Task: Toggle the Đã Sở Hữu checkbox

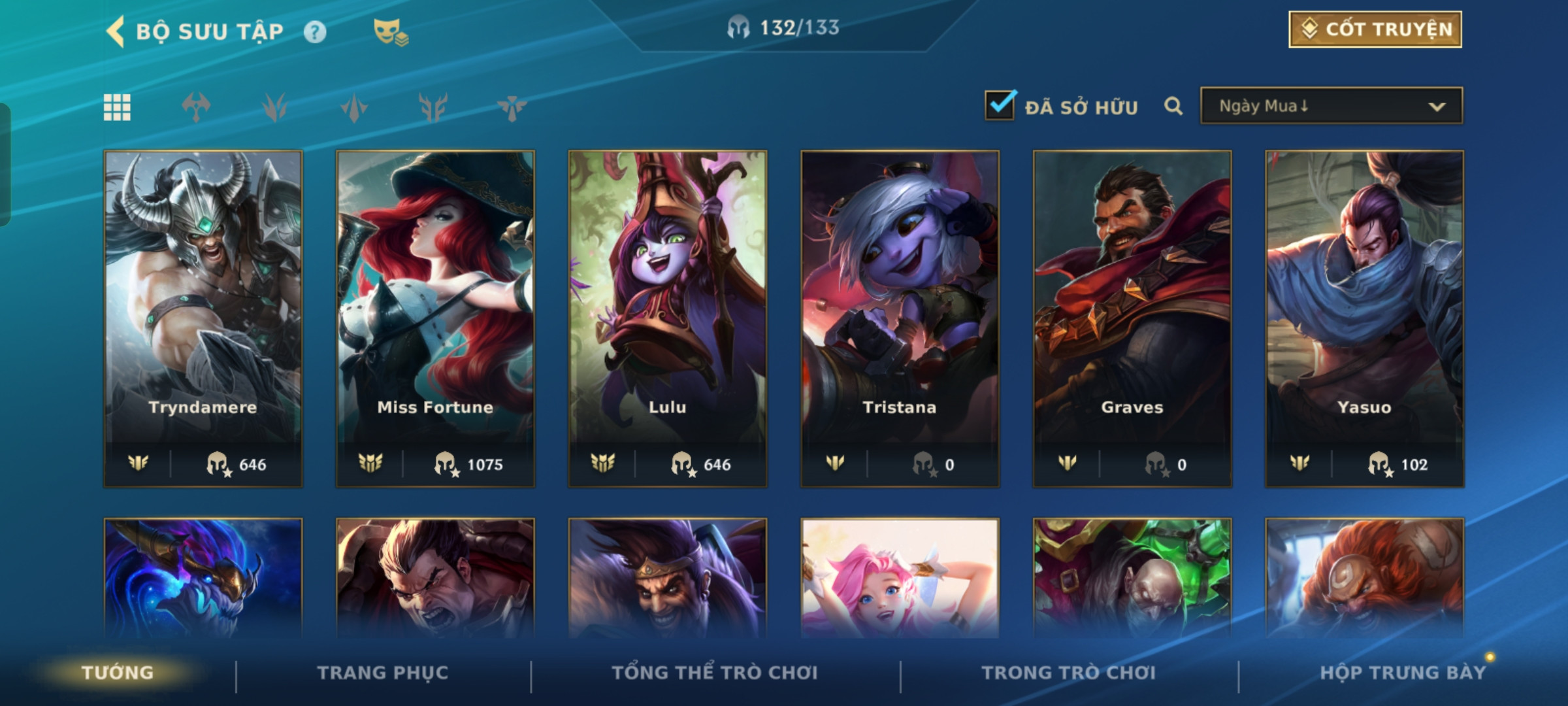Action: click(x=1000, y=105)
